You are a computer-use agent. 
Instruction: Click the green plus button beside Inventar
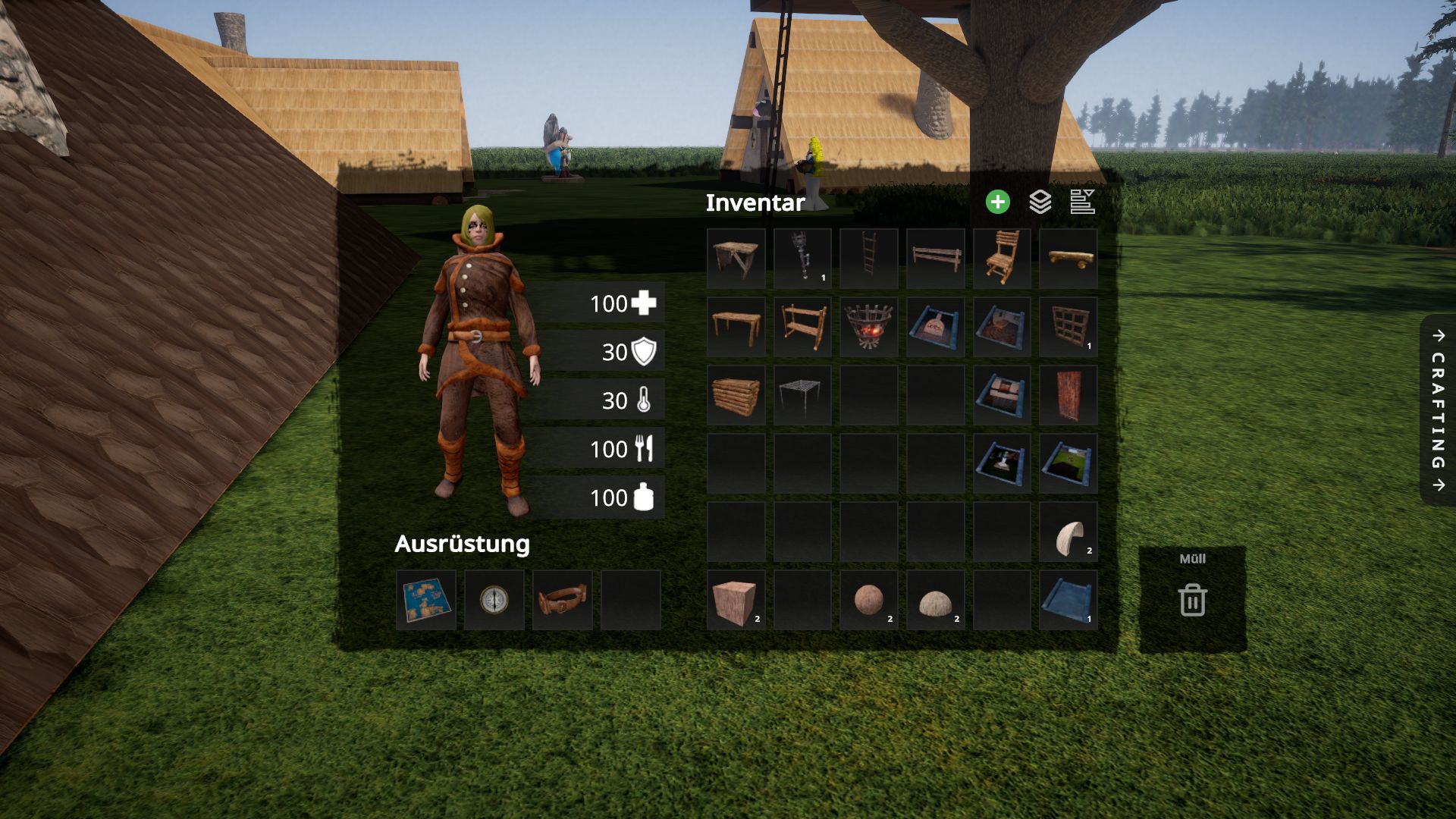tap(997, 202)
